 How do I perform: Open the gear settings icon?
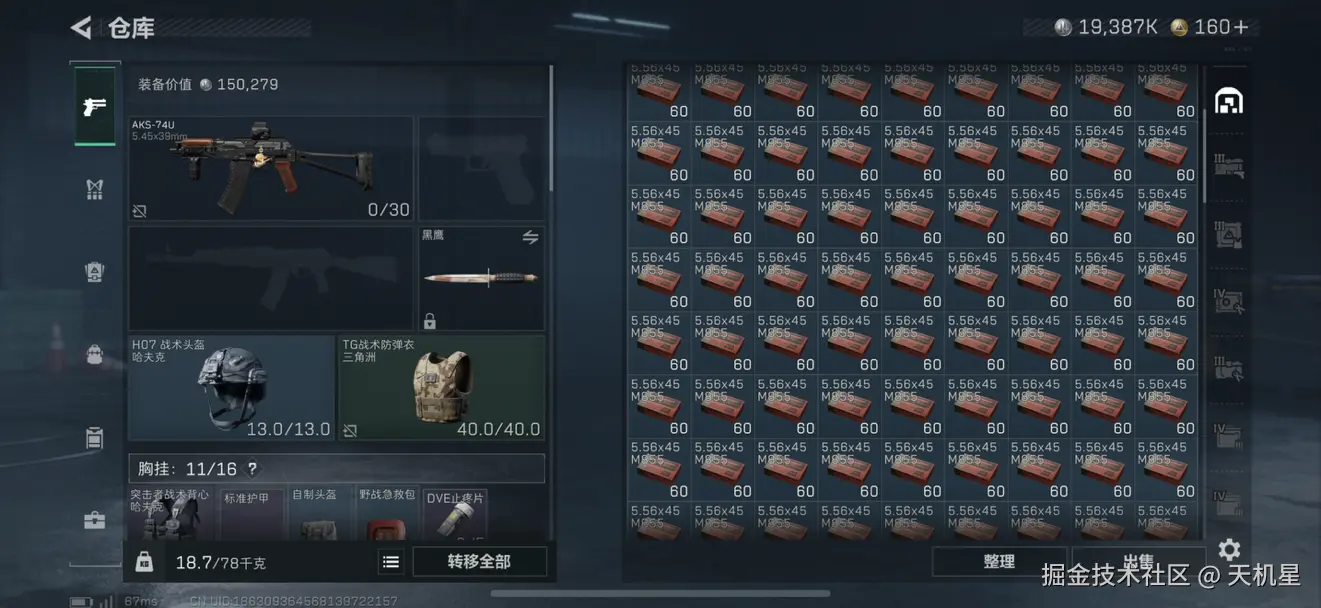coord(1229,549)
